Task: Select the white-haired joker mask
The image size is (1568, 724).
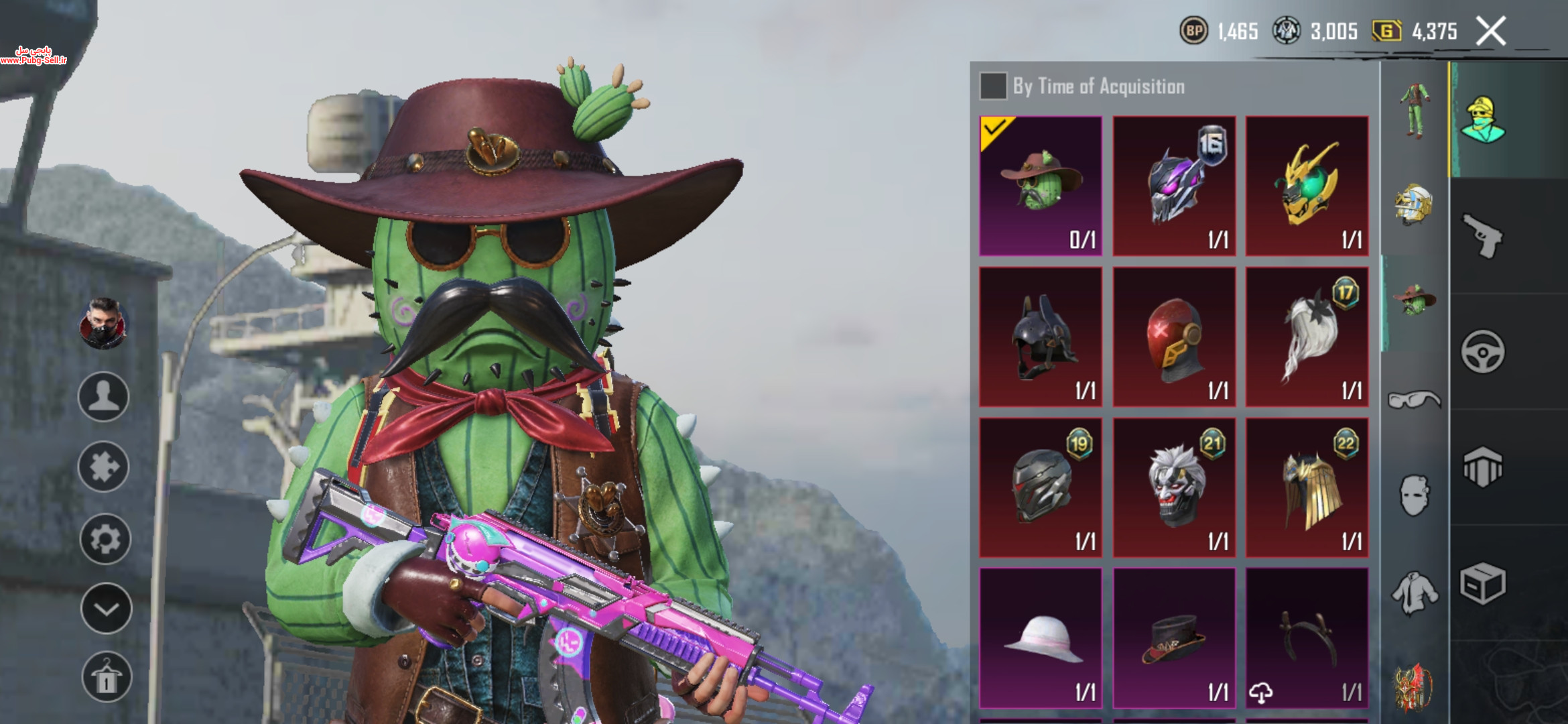Action: coord(1174,487)
